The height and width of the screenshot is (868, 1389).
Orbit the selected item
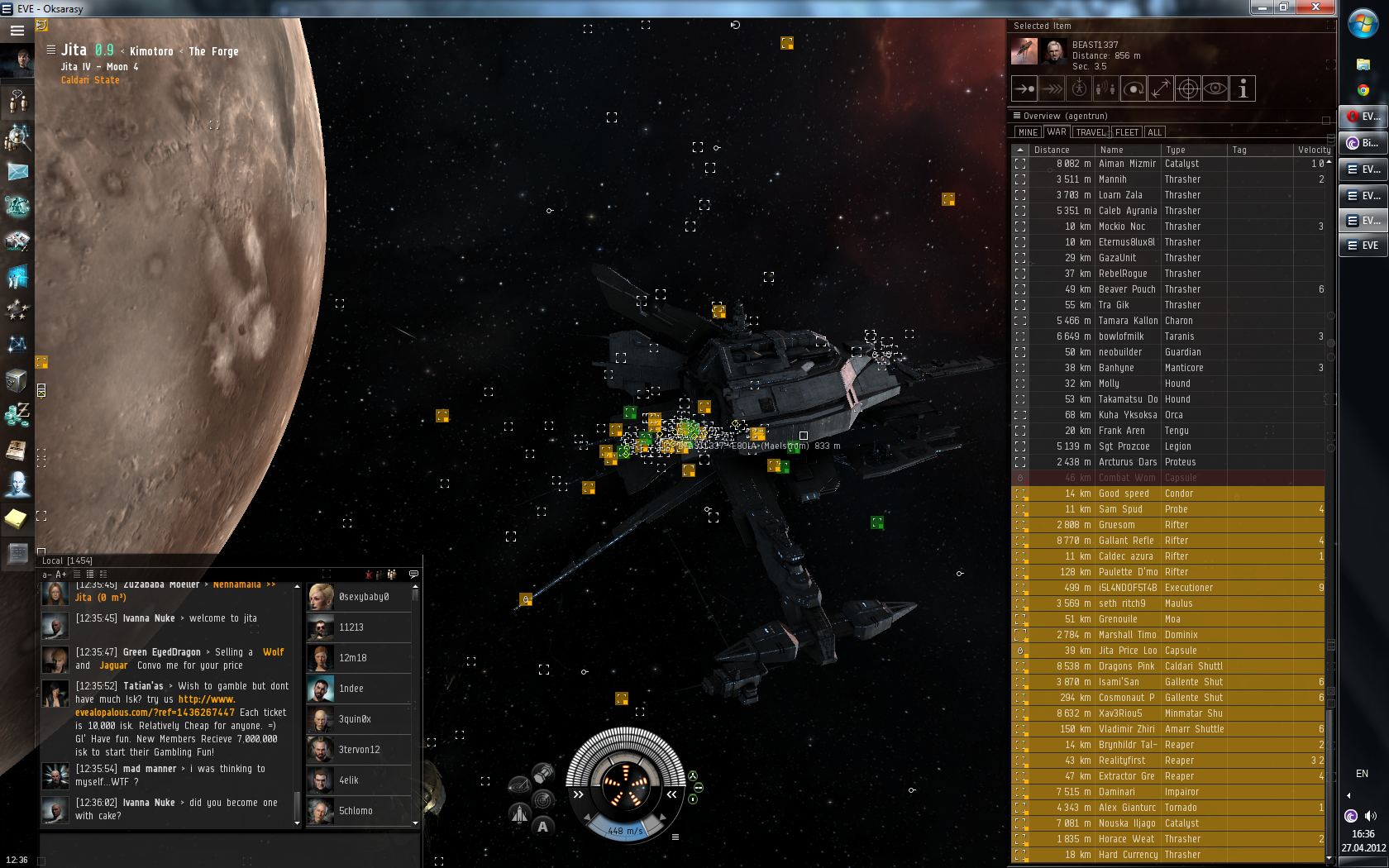[x=1134, y=88]
